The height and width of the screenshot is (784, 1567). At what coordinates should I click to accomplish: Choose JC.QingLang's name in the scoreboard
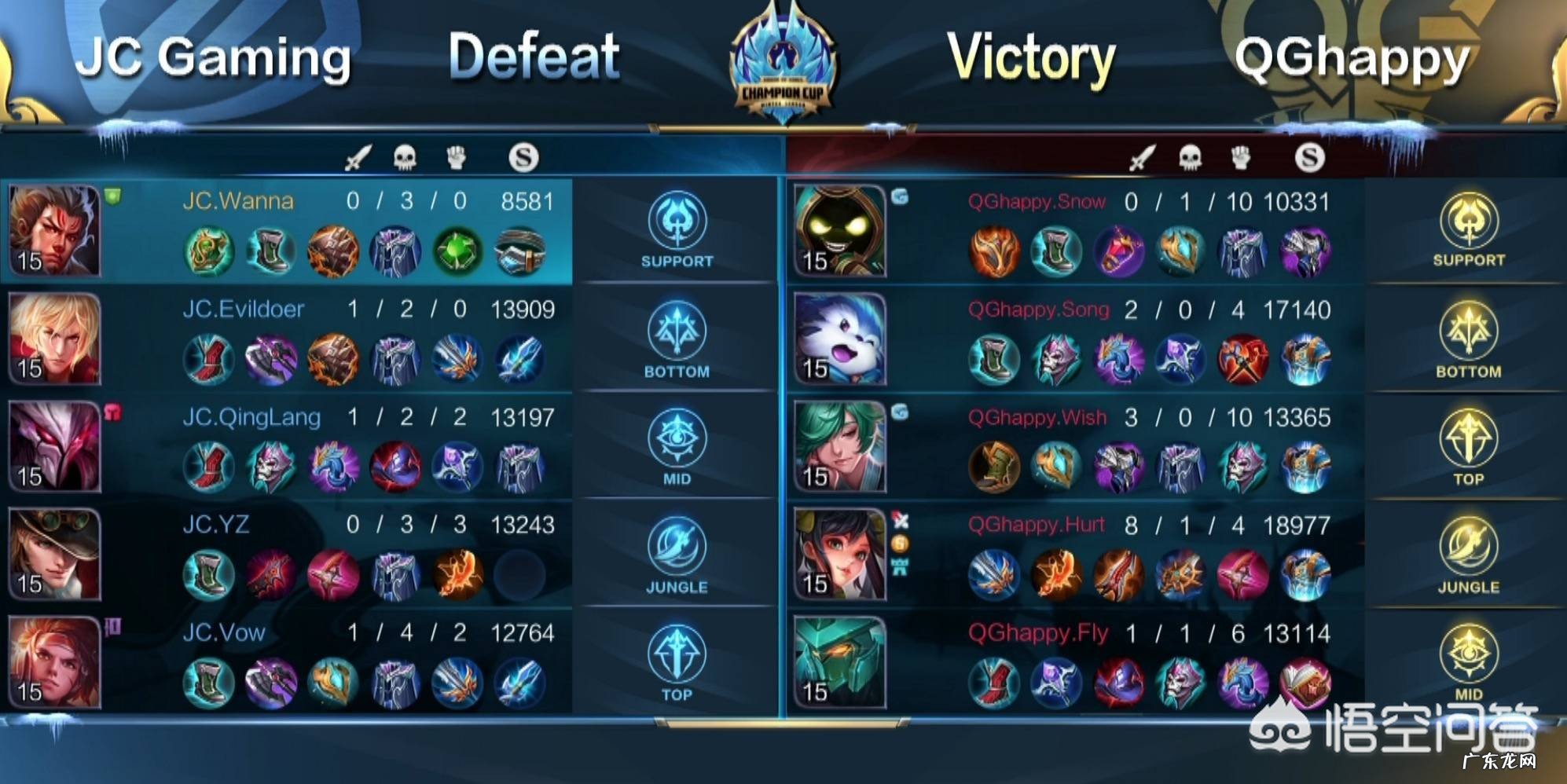(x=251, y=417)
